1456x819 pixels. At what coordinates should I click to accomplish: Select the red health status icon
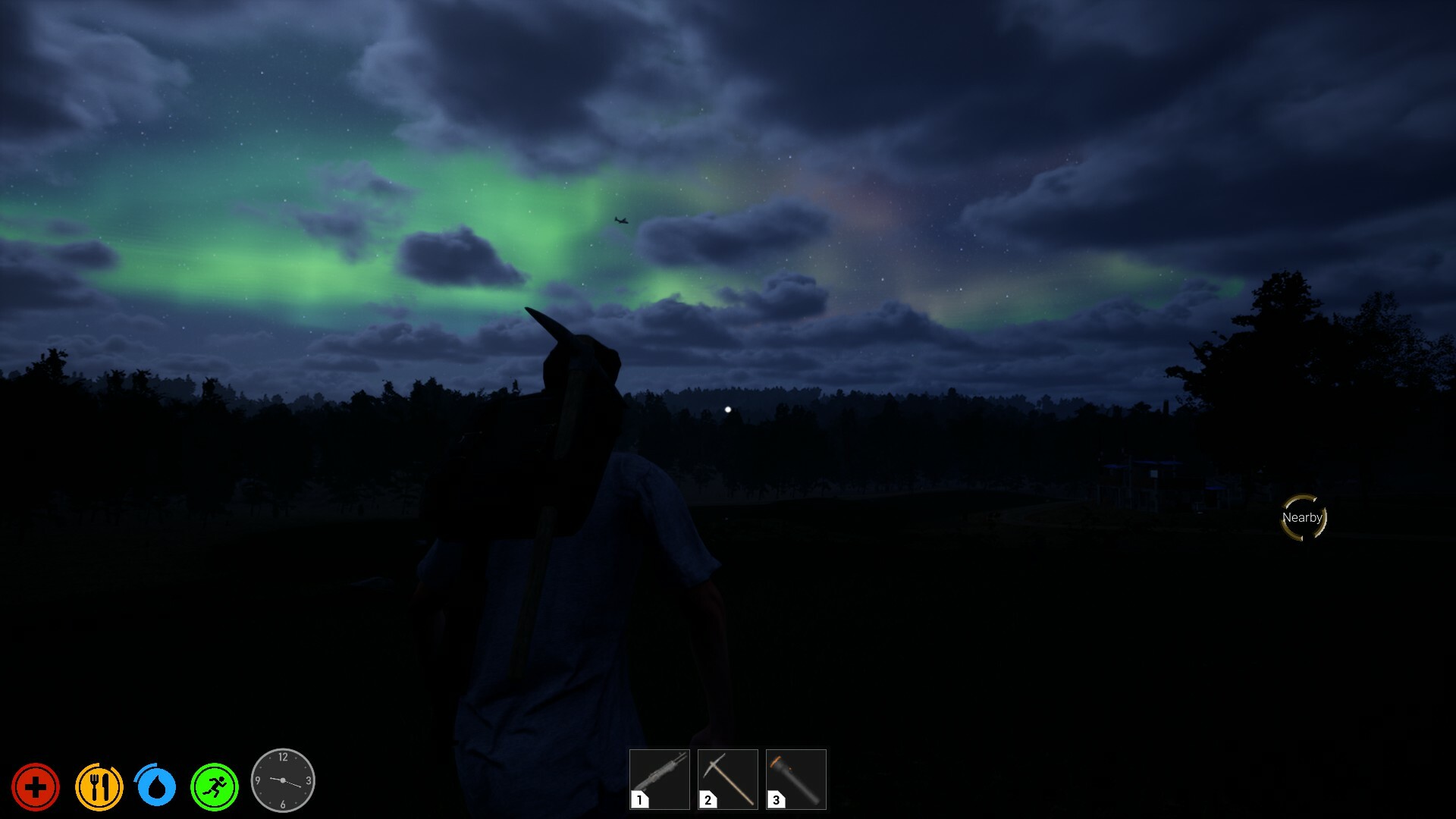(36, 787)
